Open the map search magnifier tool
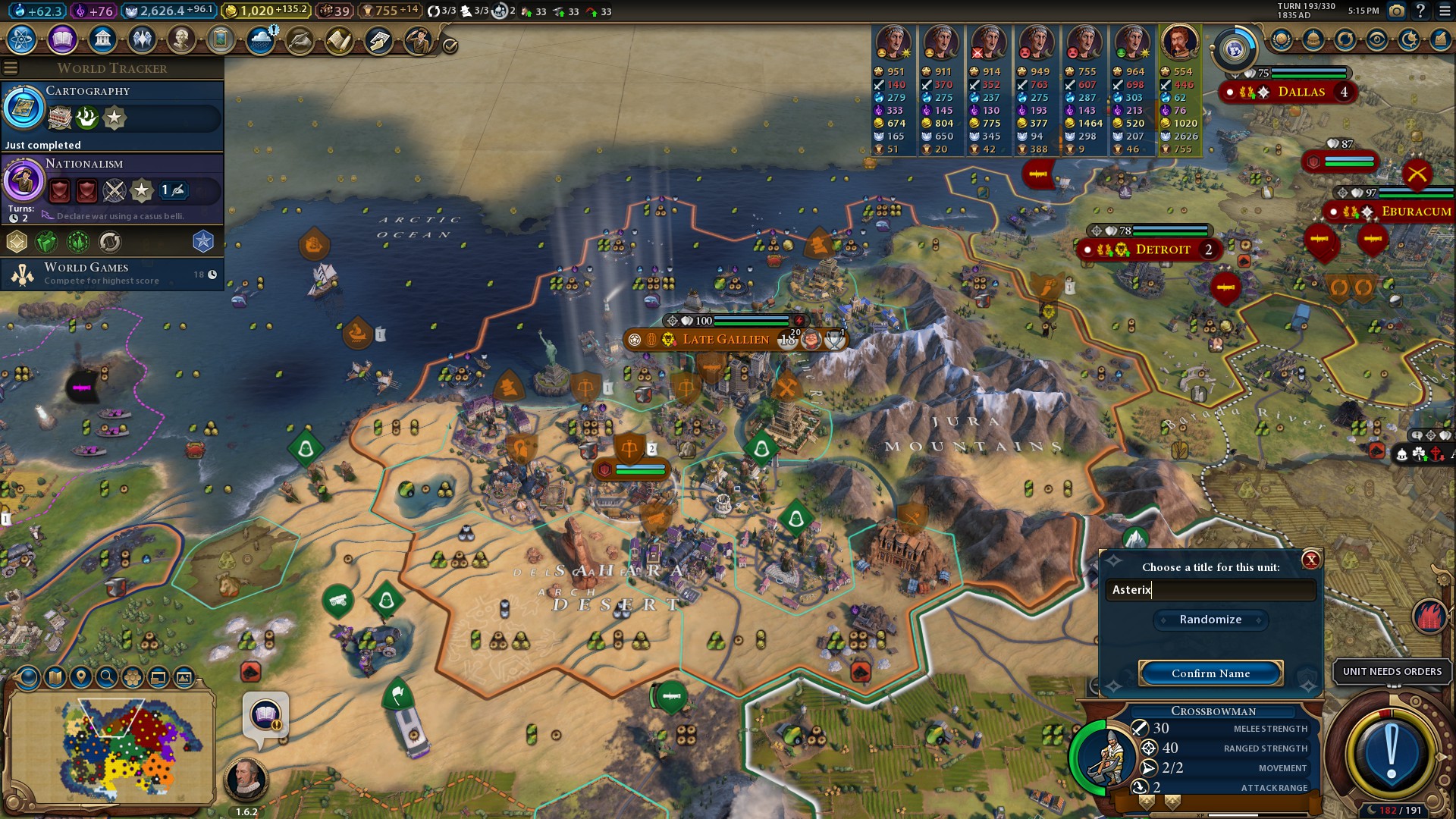The image size is (1456, 819). 107,677
